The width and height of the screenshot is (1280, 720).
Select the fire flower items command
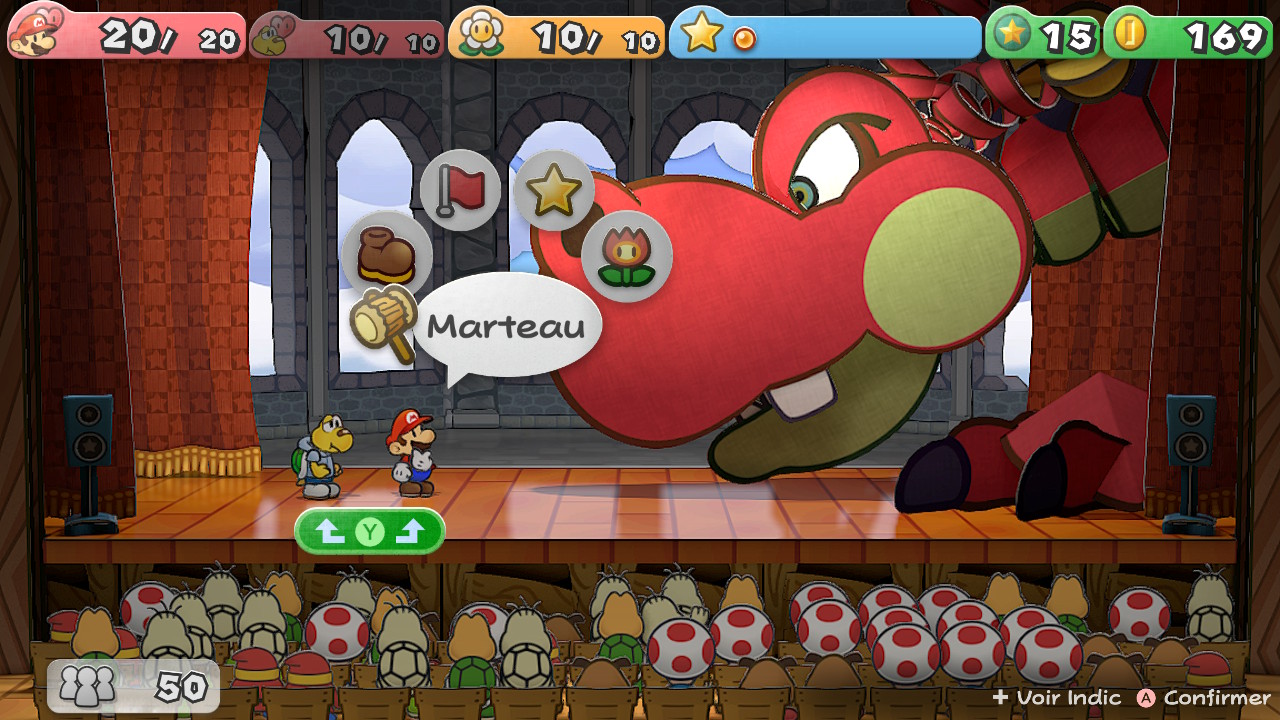(x=627, y=256)
